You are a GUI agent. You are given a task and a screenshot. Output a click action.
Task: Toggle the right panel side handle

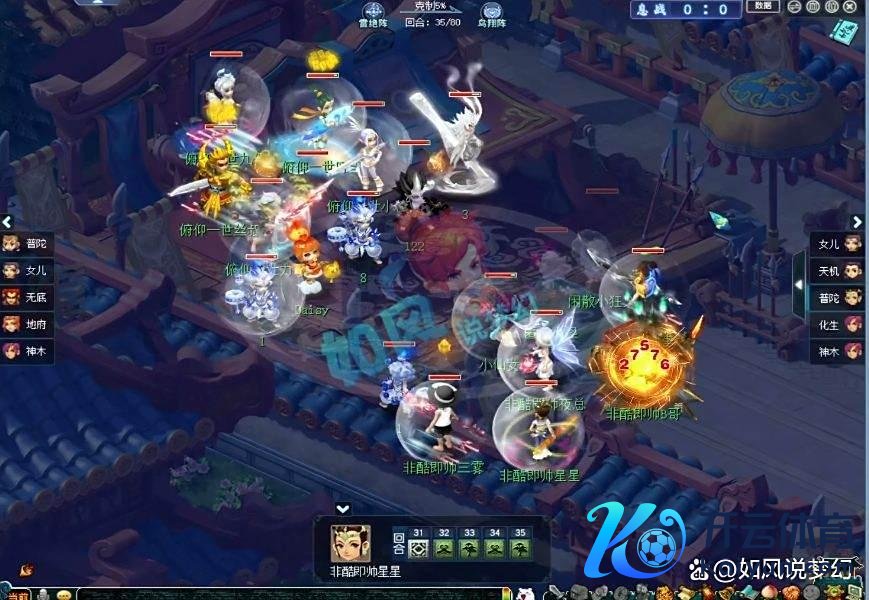click(799, 284)
